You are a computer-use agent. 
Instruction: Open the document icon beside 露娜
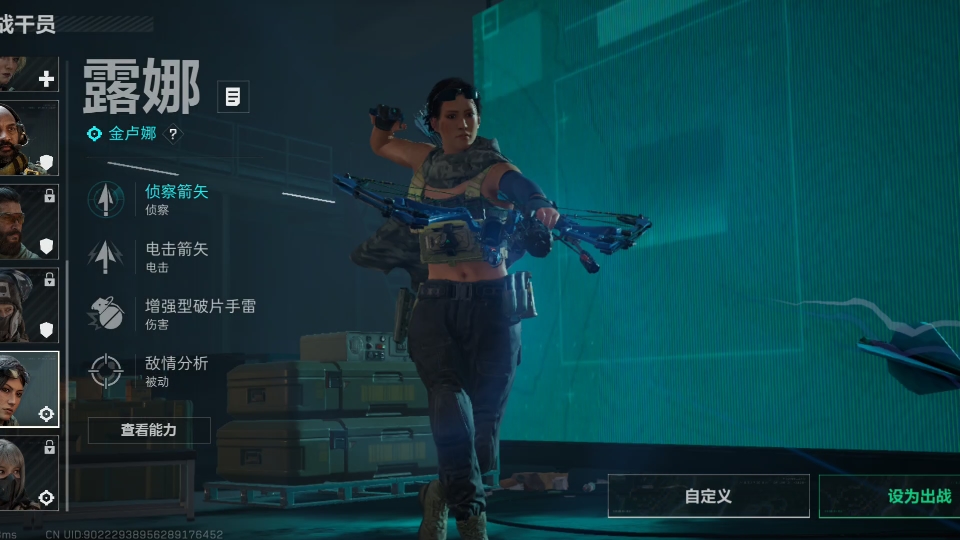(x=233, y=97)
